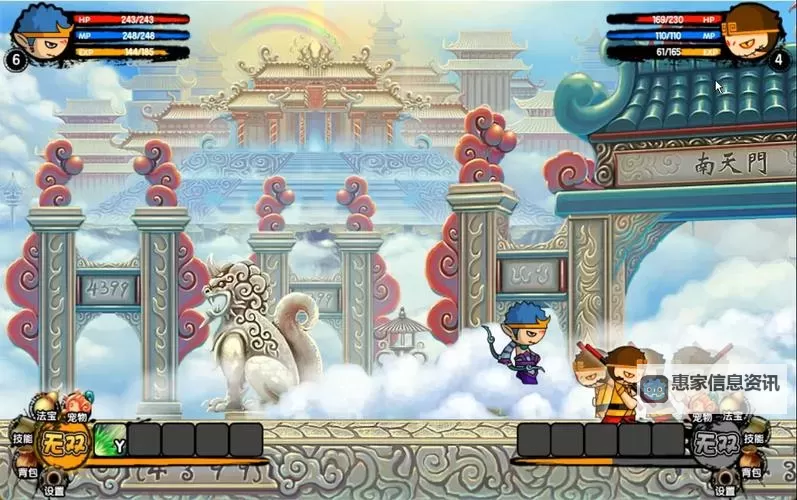
Task: Open first player's 技能 skills scroll
Action: tap(22, 438)
